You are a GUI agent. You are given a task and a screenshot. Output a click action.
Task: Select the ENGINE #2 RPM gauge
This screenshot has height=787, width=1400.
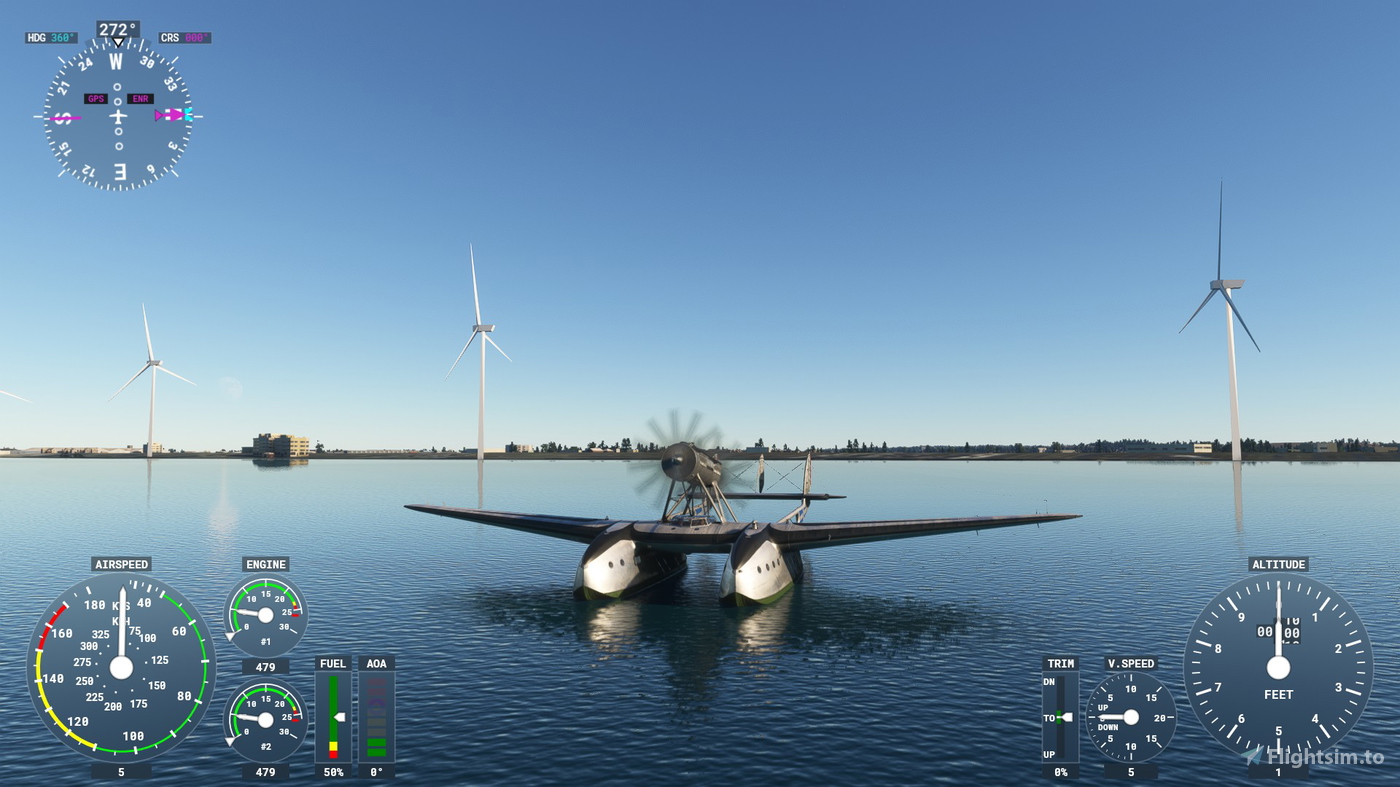pos(265,716)
